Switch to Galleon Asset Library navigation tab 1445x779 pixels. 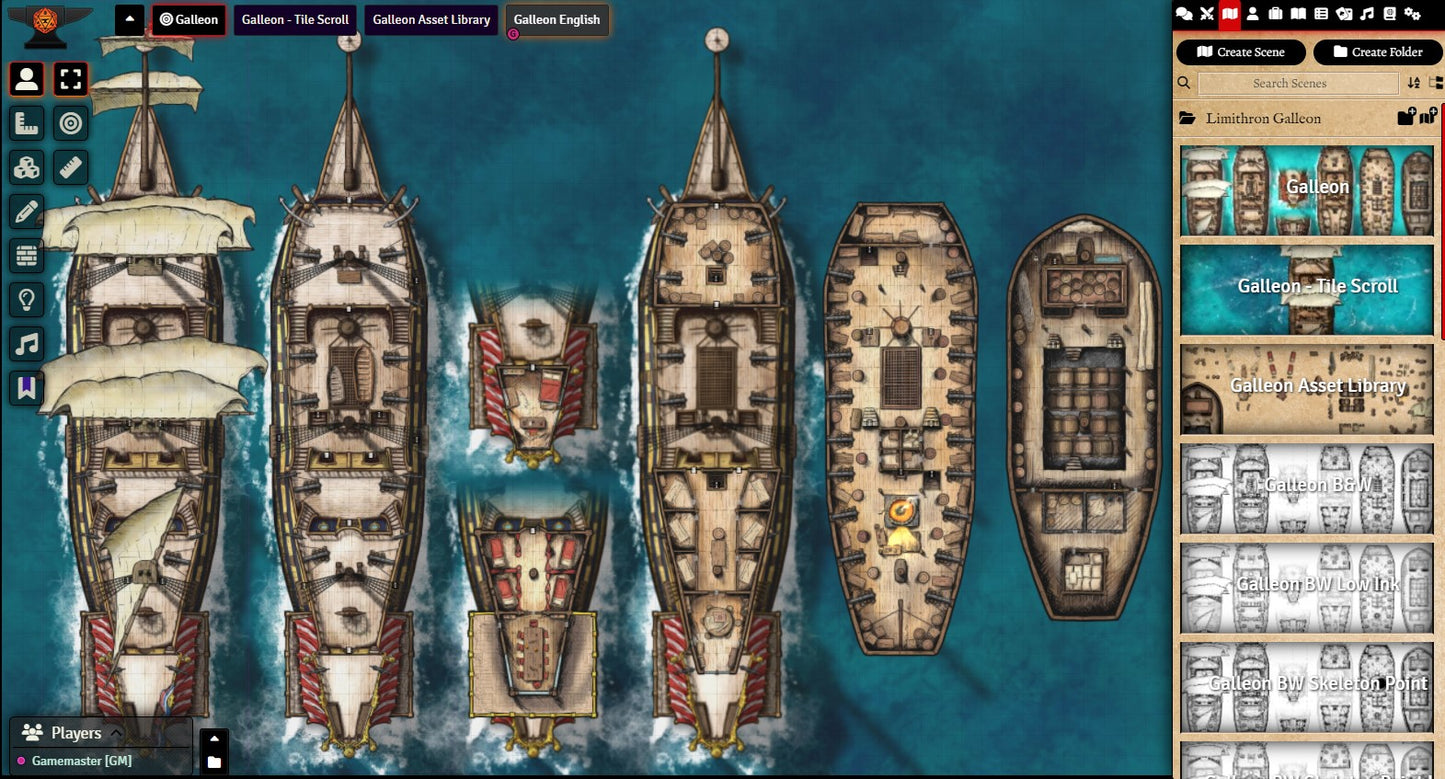(431, 20)
